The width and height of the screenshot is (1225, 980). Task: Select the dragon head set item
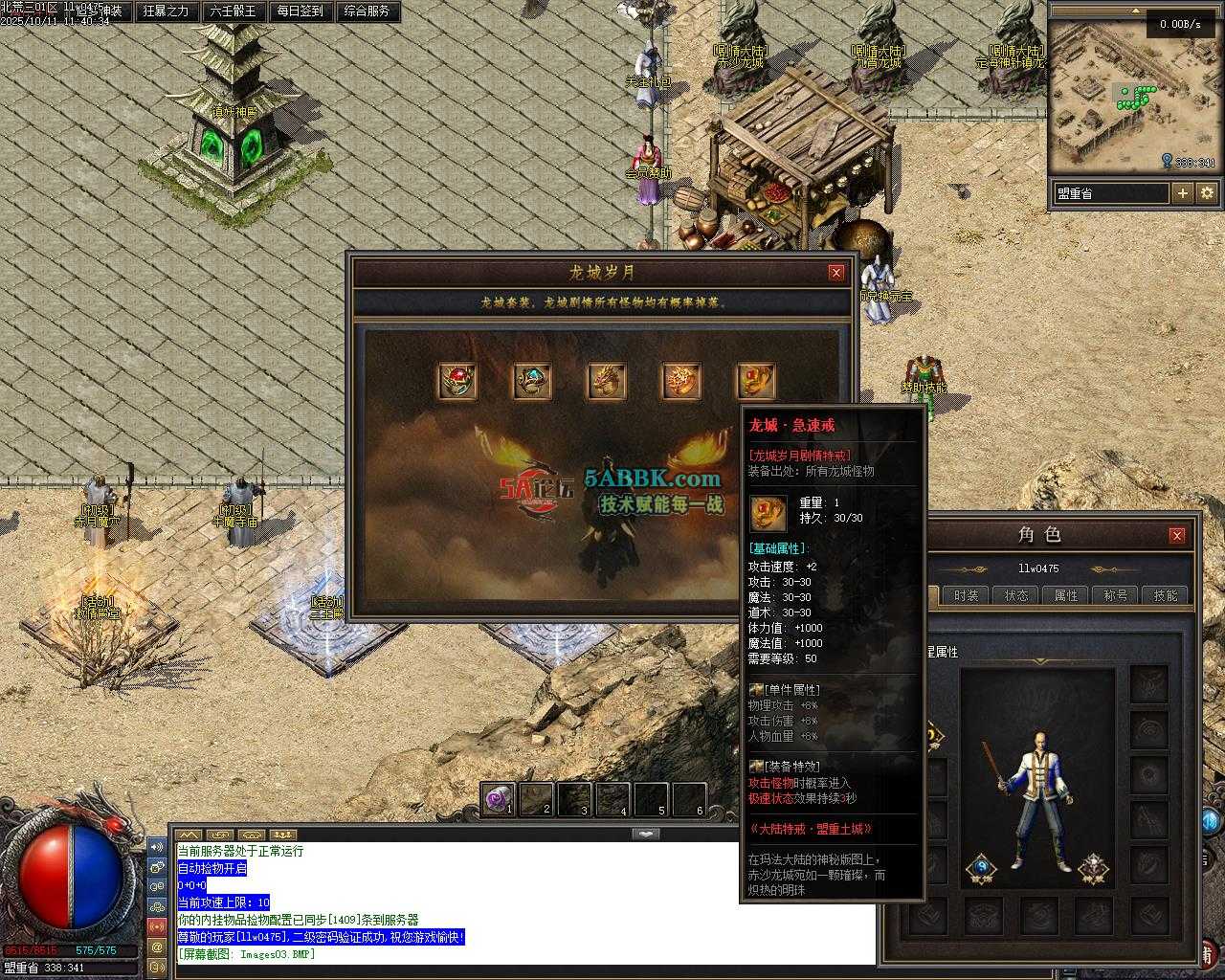(607, 381)
